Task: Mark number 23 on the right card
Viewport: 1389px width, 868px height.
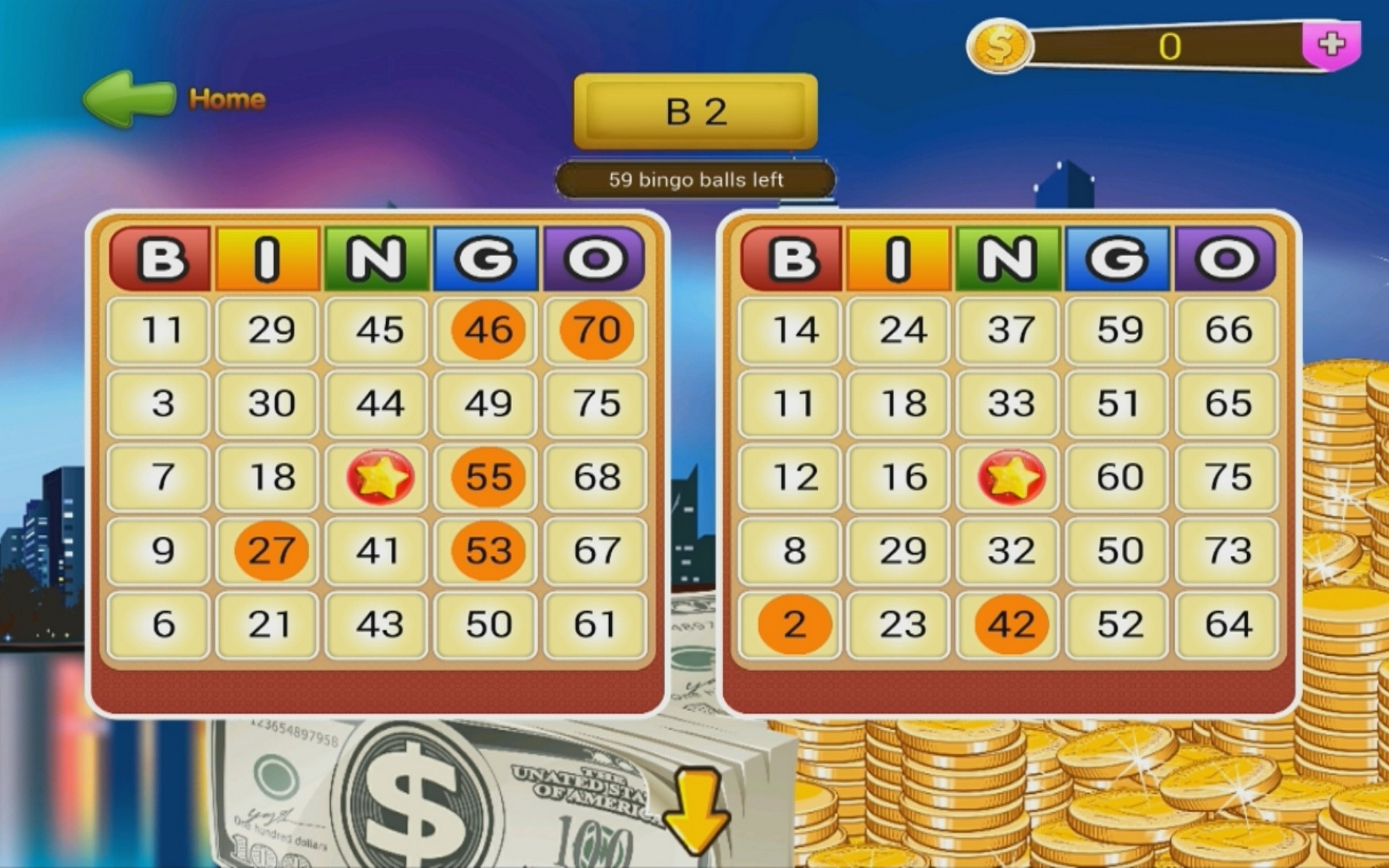Action: tap(899, 624)
